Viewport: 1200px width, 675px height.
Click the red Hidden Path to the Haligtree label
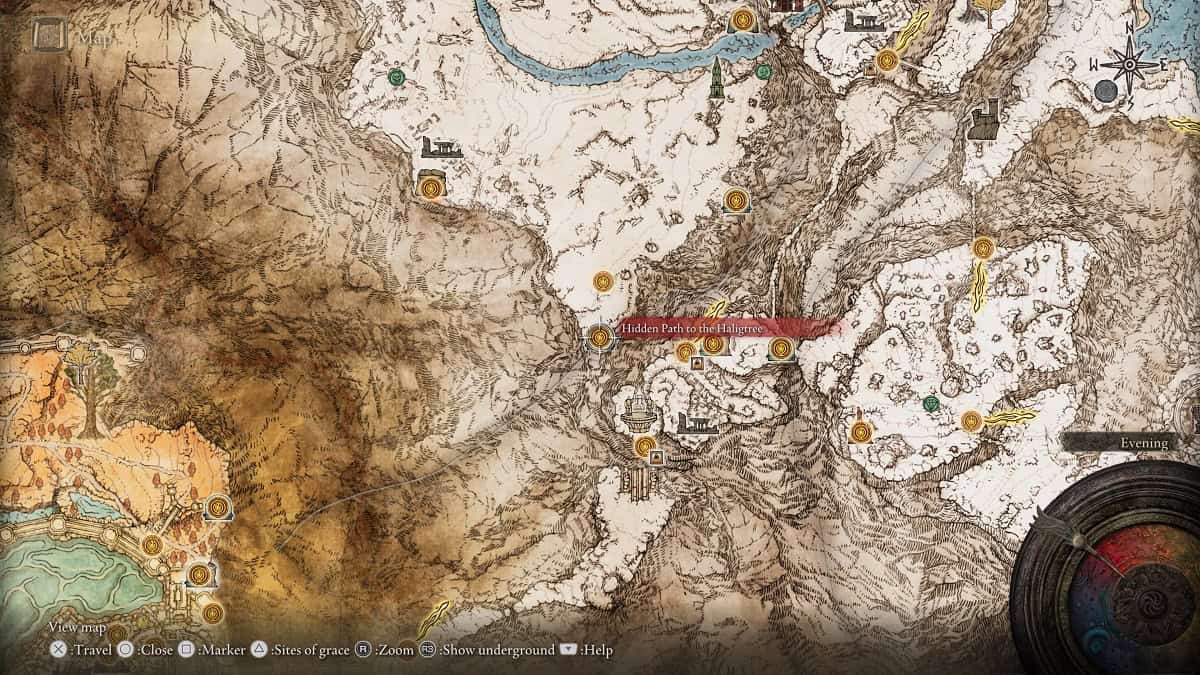click(715, 328)
